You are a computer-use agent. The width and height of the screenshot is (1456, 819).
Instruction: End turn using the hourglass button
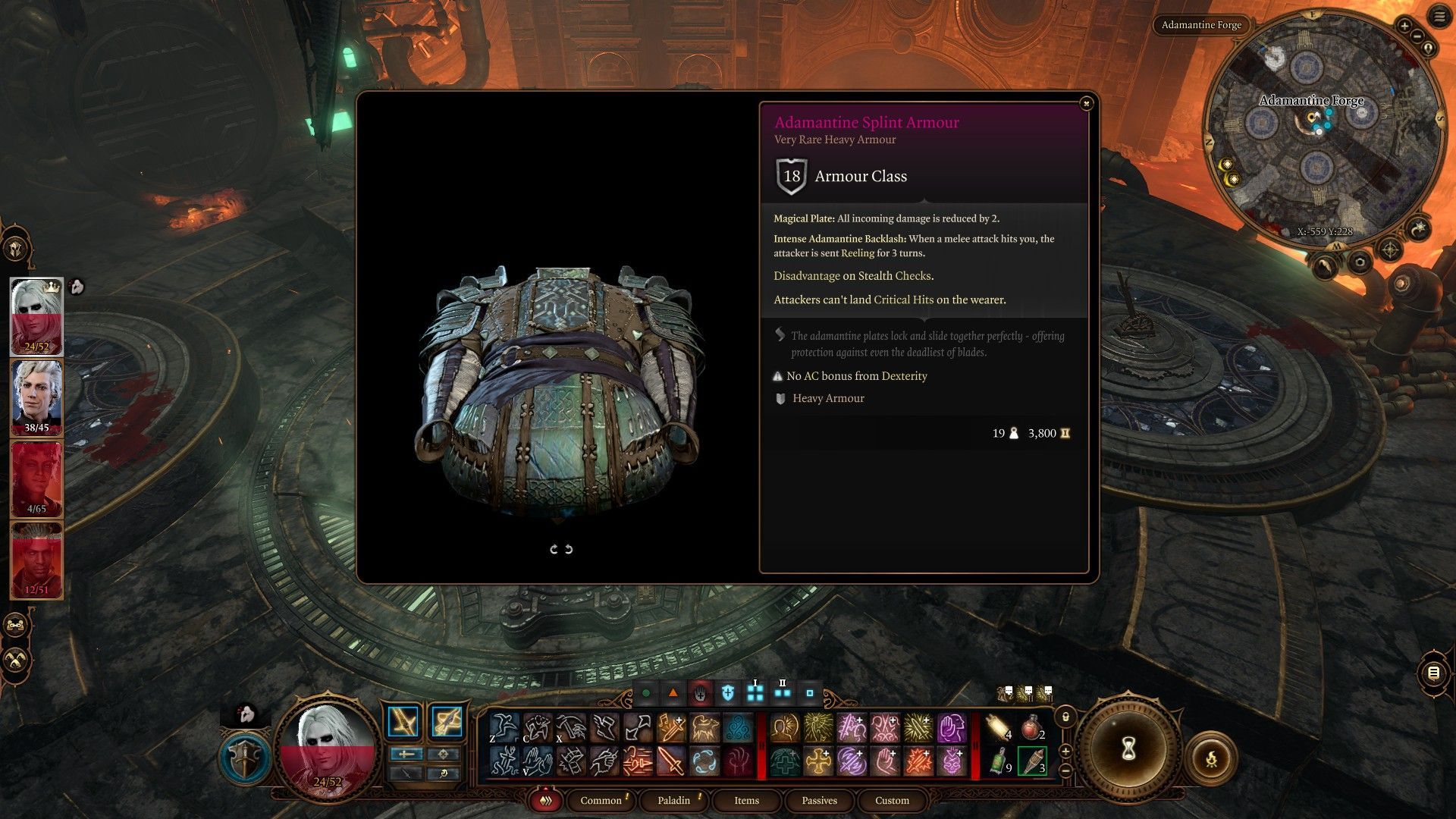[1128, 749]
